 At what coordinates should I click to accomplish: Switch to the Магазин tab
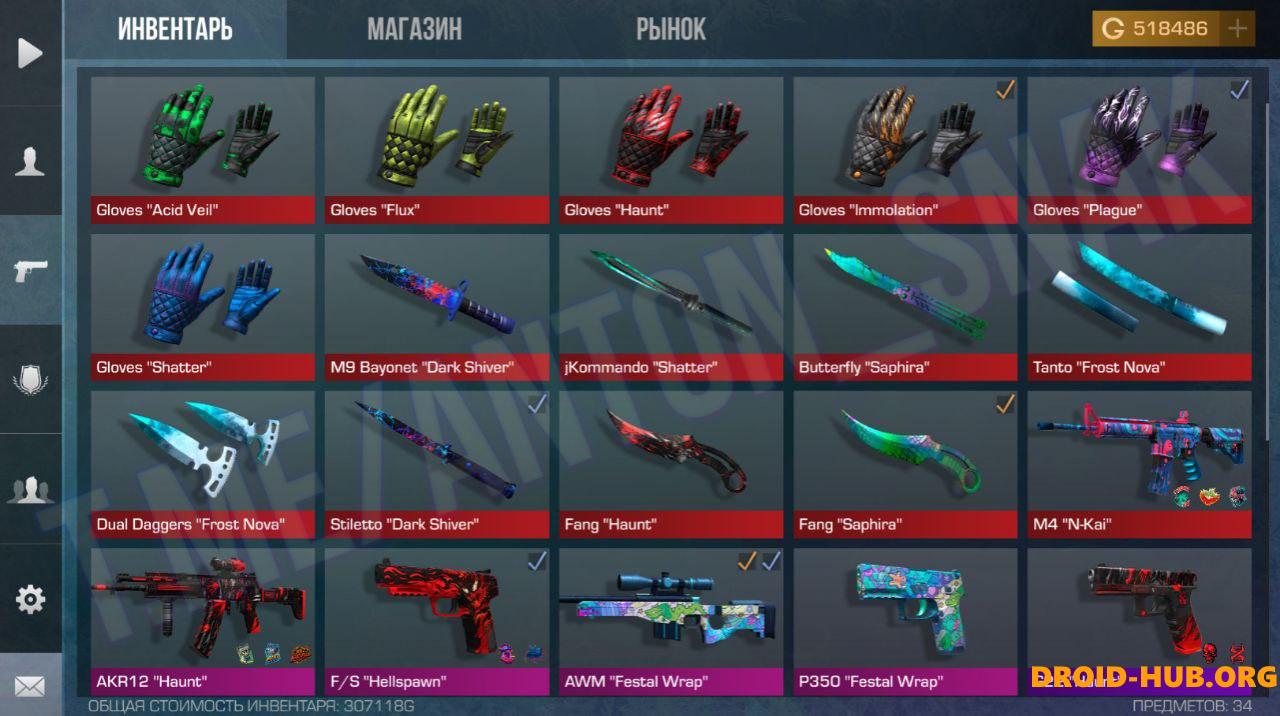(414, 29)
